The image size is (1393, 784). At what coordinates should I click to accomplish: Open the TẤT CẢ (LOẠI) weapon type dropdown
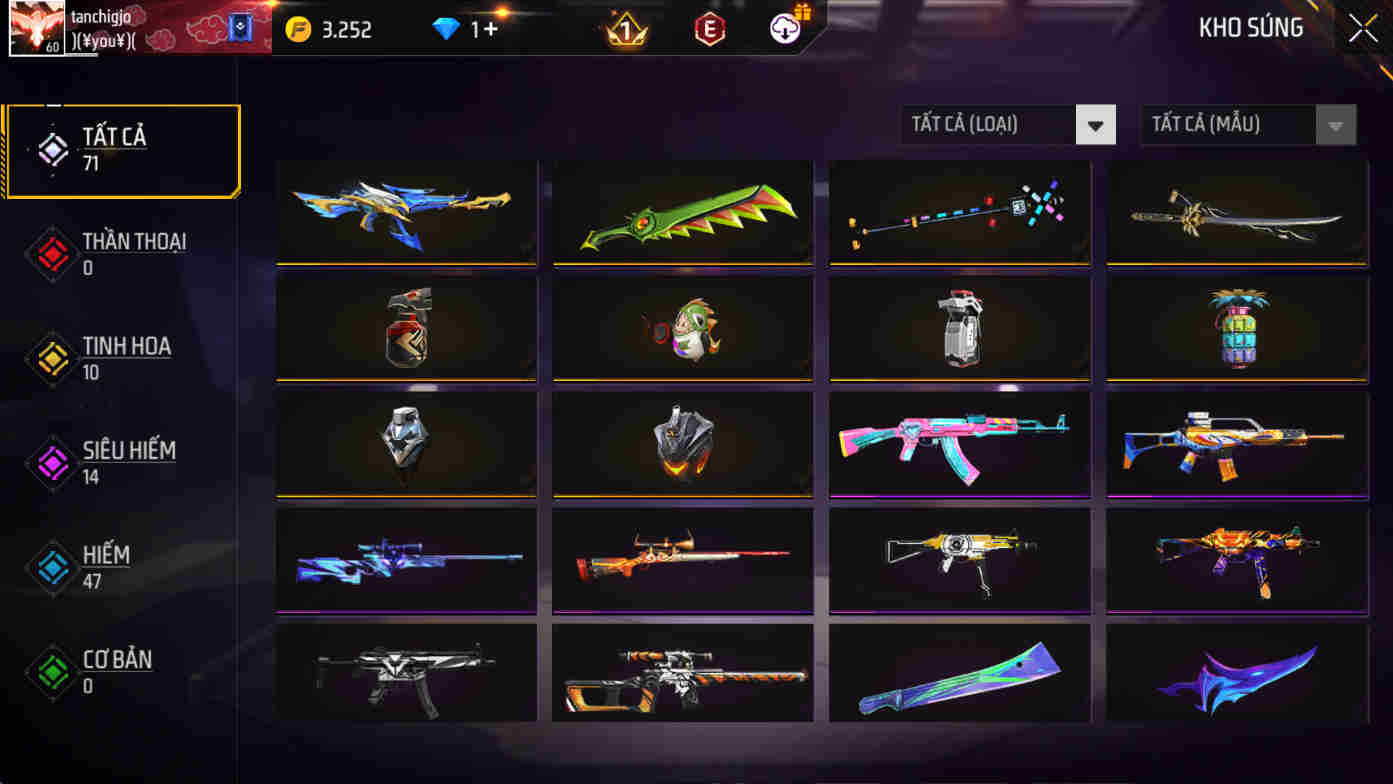(x=1008, y=124)
